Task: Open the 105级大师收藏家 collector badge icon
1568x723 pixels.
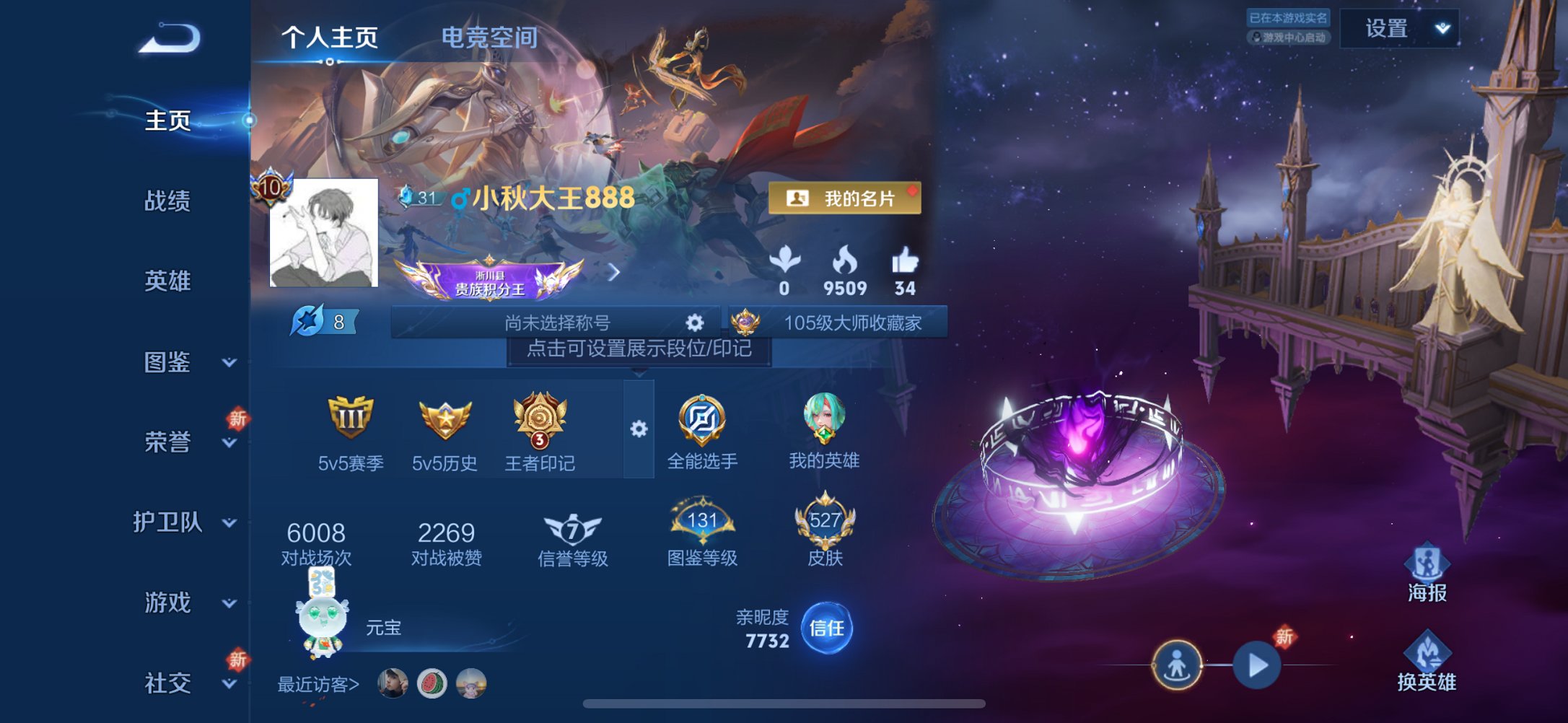Action: pos(744,323)
